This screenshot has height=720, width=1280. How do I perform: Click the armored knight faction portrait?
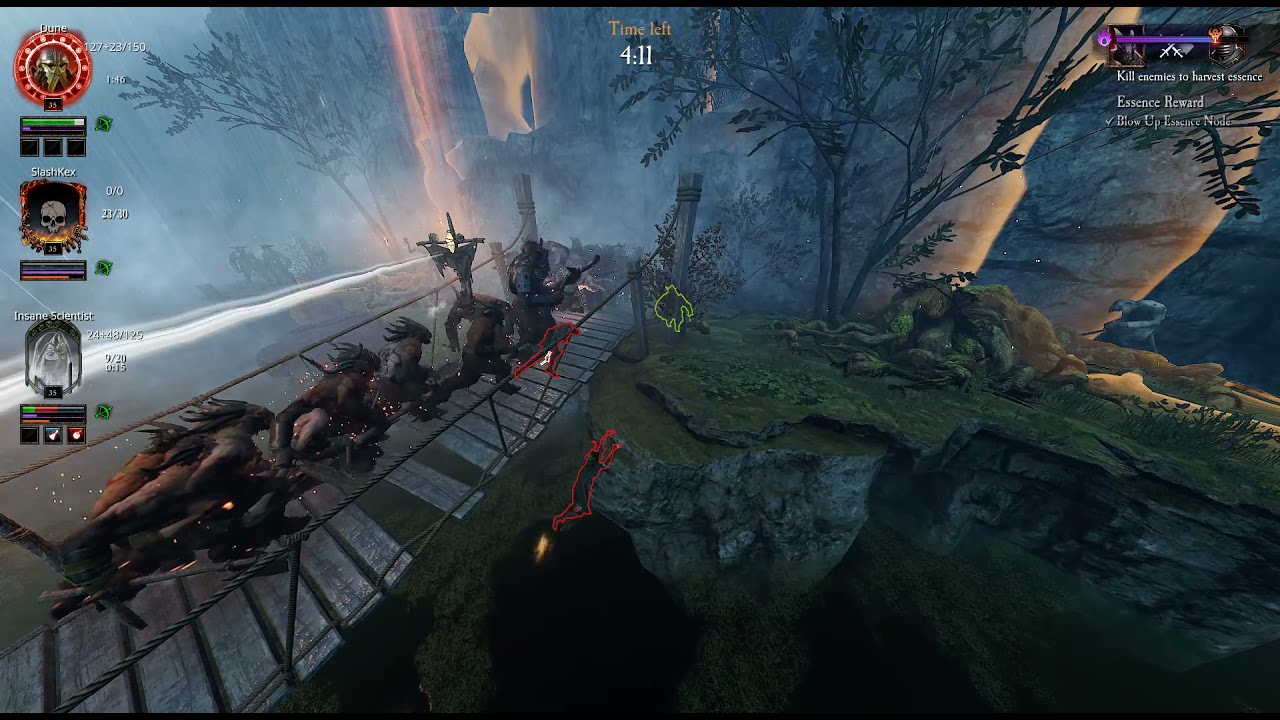[1225, 46]
